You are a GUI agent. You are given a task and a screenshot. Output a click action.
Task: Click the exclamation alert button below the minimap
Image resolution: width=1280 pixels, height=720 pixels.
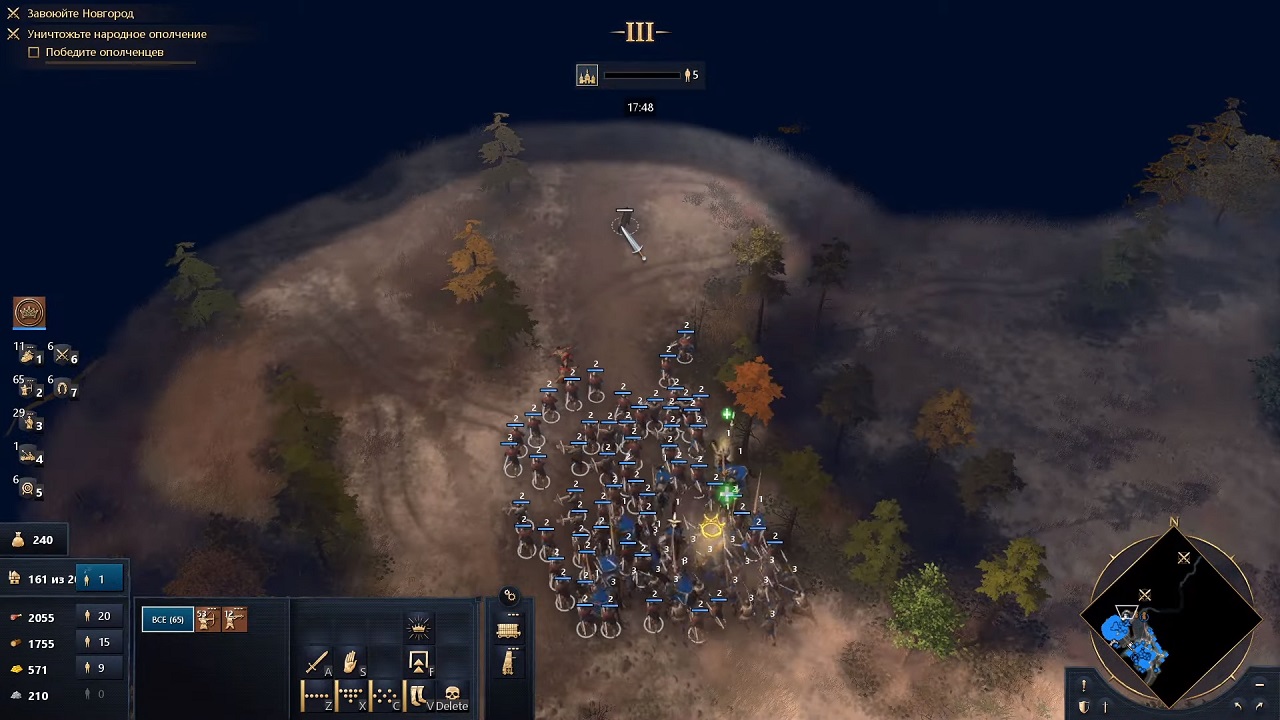pos(1083,687)
